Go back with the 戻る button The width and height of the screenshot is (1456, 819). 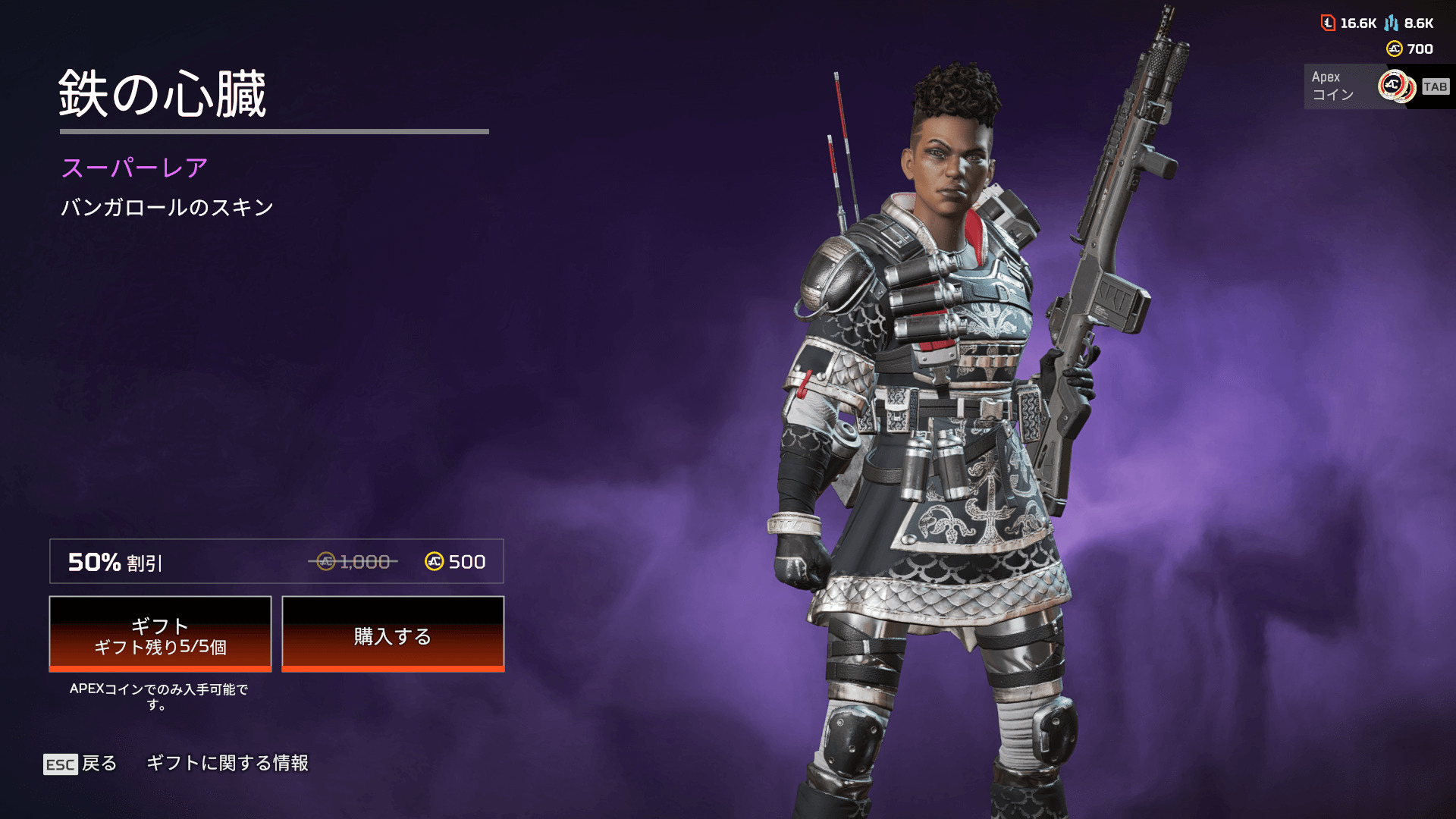pos(80,764)
